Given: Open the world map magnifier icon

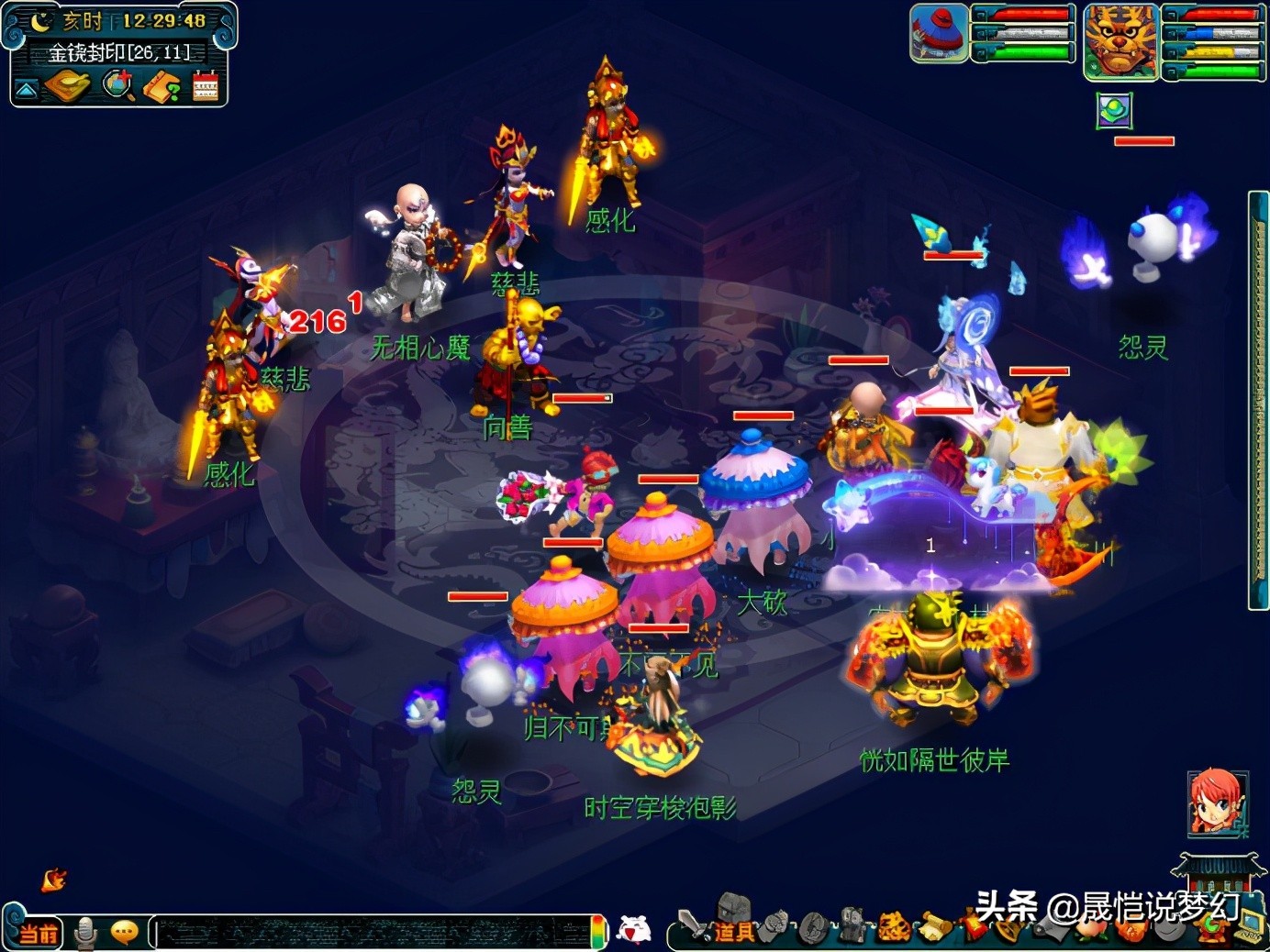Looking at the screenshot, I should point(118,86).
